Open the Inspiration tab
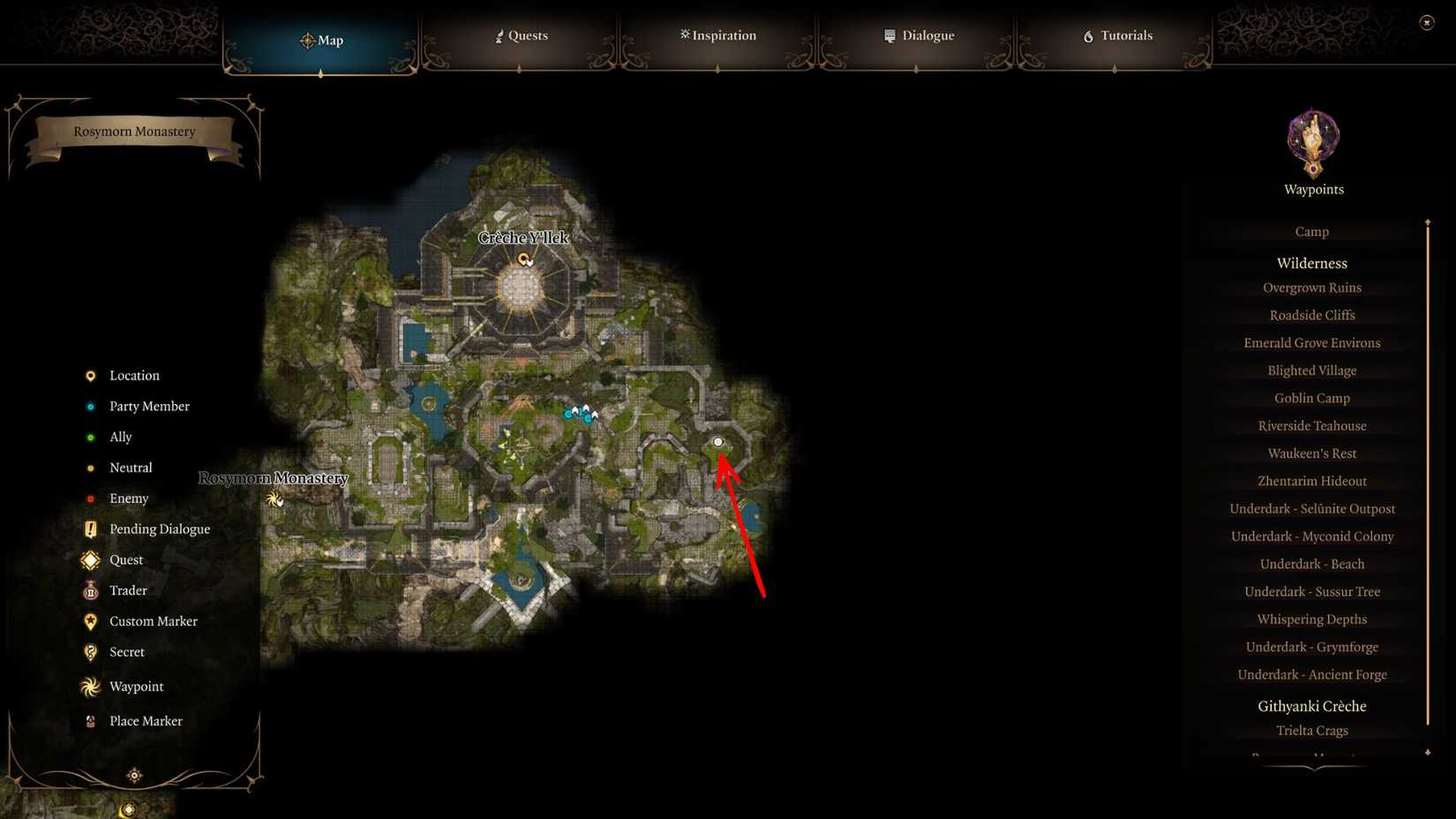 tap(717, 35)
